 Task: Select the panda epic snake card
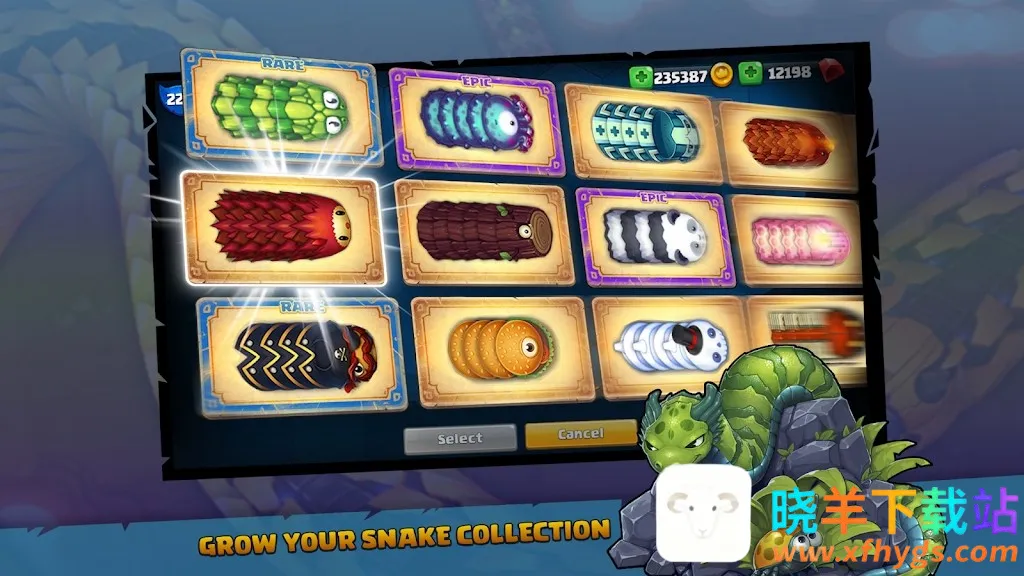tap(655, 236)
